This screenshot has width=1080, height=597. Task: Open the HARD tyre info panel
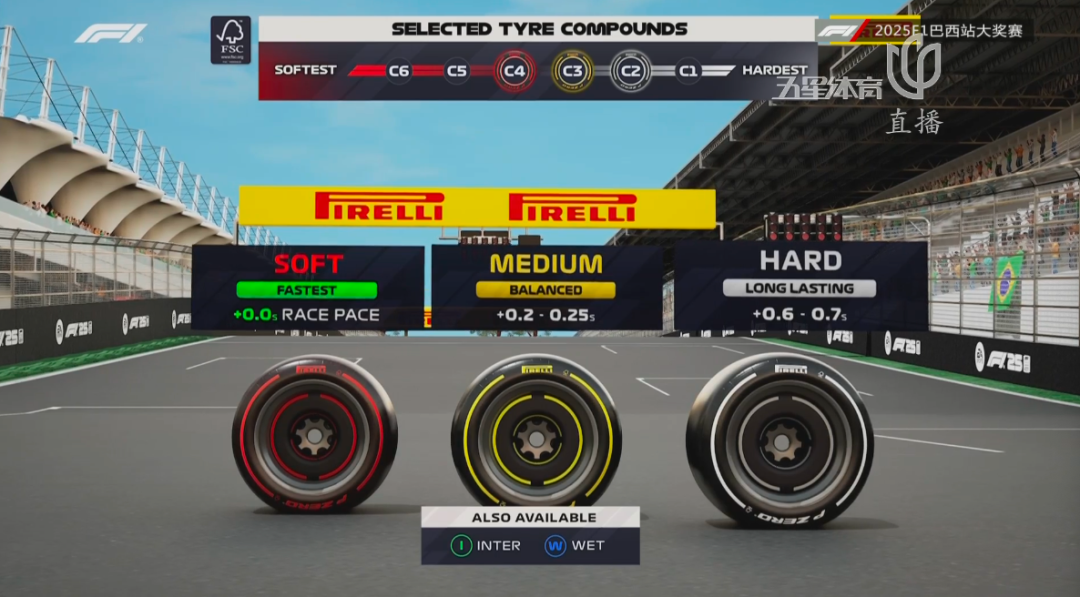click(x=800, y=286)
